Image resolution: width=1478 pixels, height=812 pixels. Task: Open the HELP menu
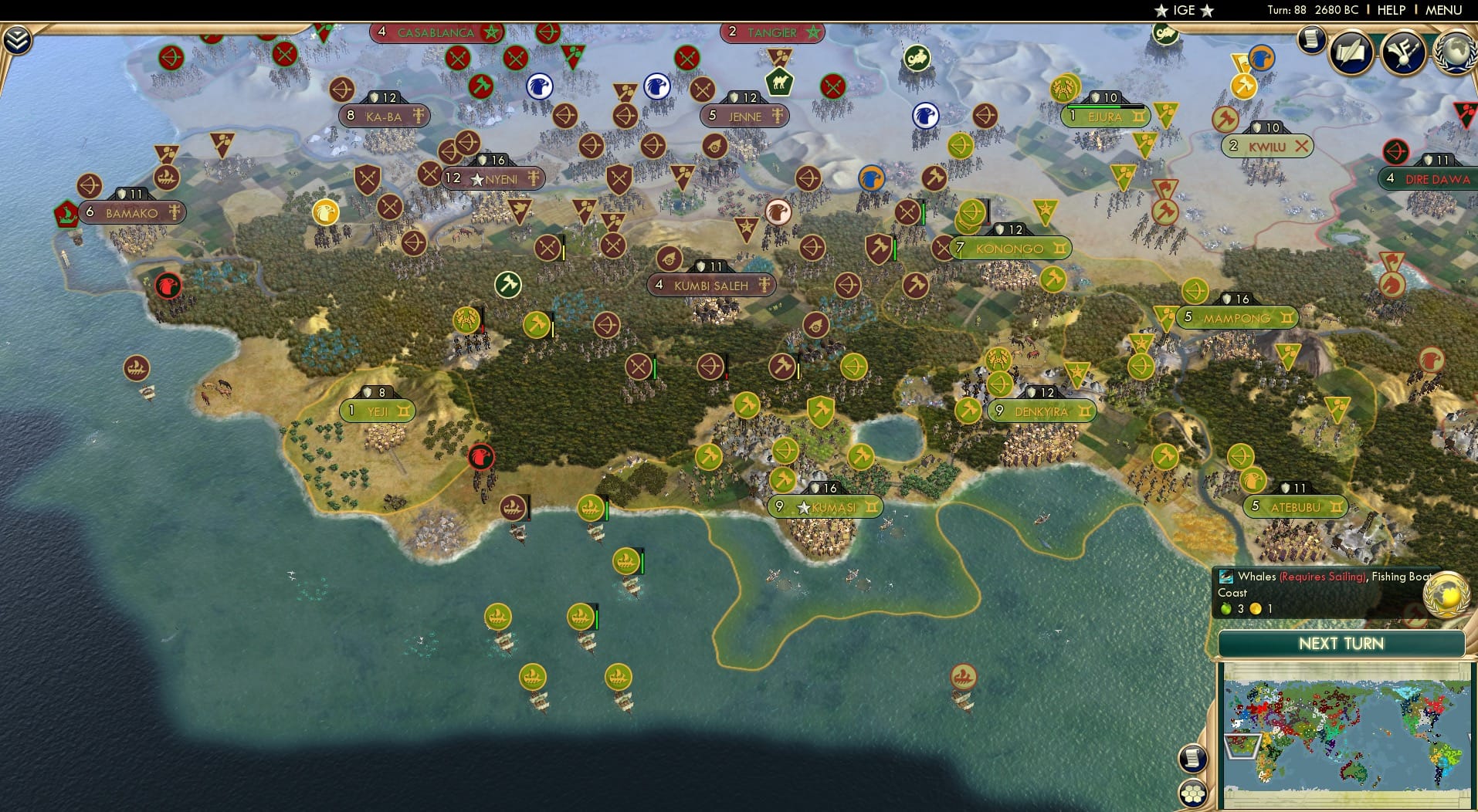coord(1391,10)
